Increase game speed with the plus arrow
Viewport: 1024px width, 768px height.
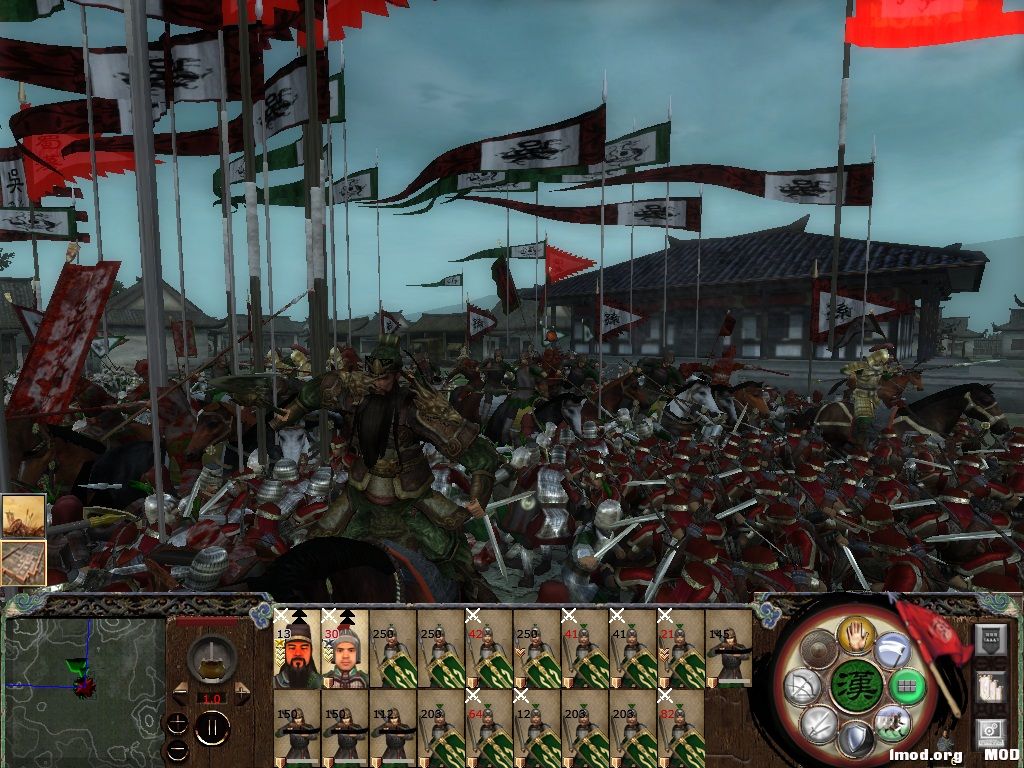[242, 693]
